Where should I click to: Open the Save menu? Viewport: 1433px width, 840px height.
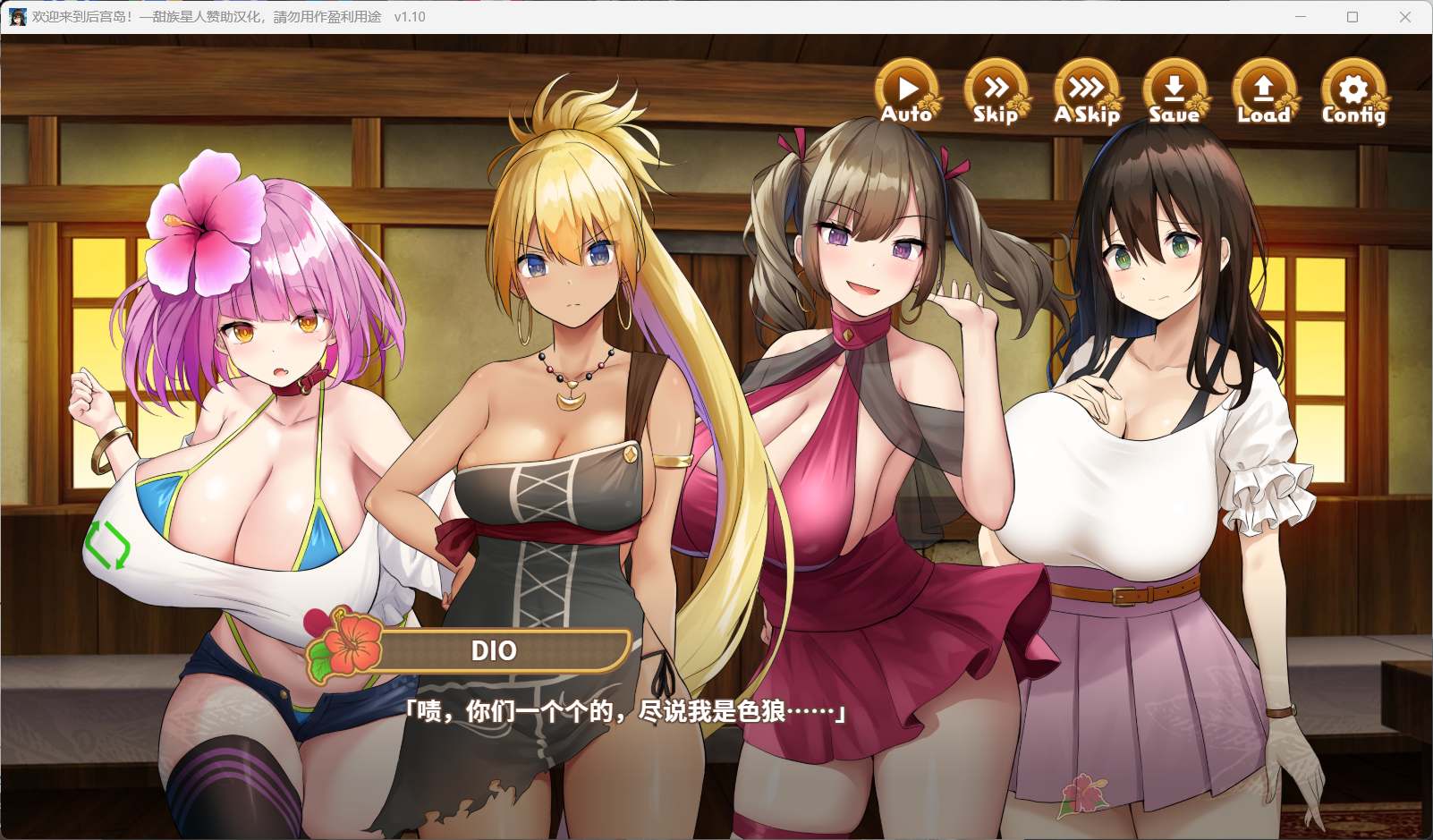click(x=1174, y=92)
